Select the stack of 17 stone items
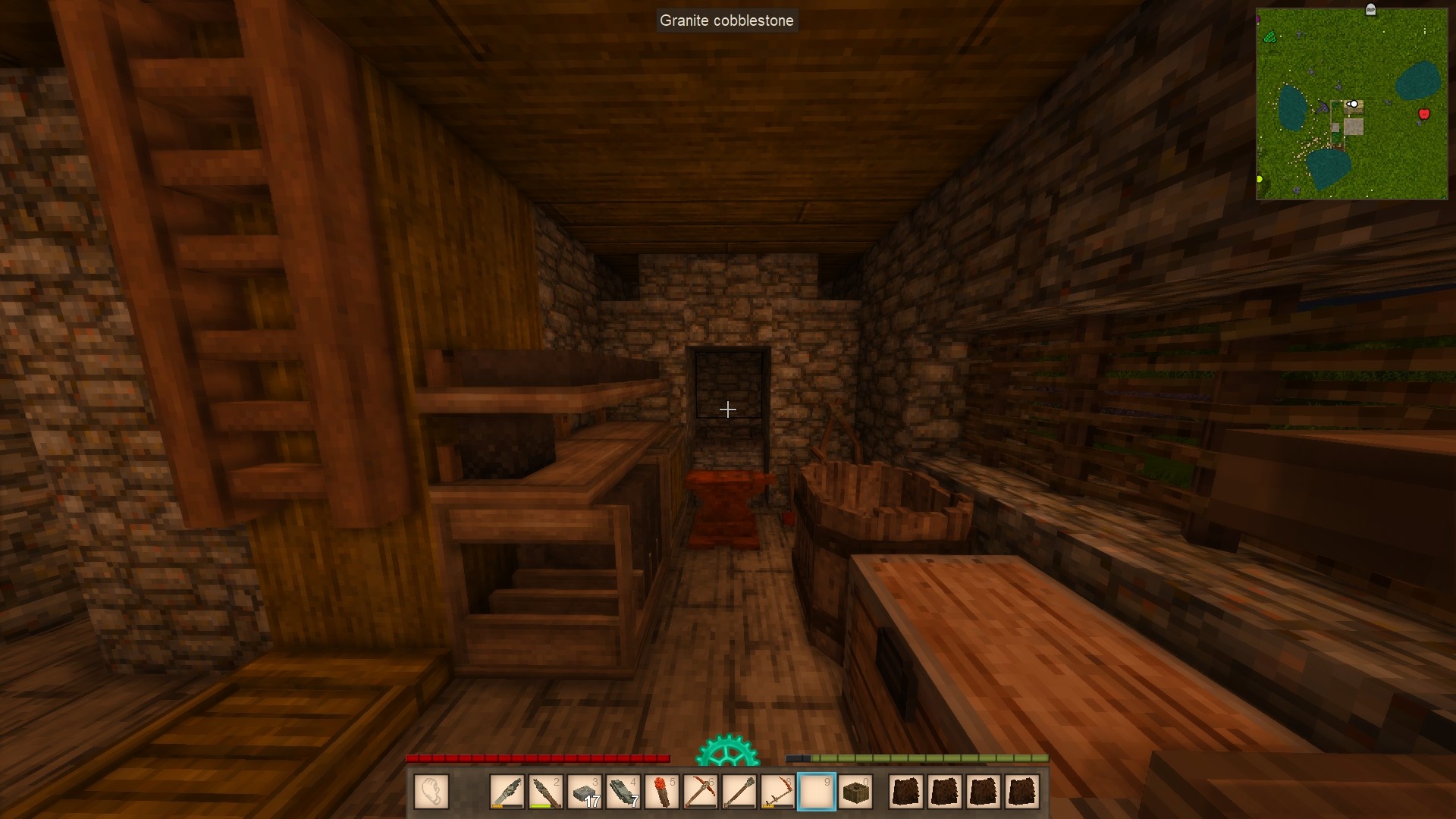1456x819 pixels. pyautogui.click(x=585, y=792)
